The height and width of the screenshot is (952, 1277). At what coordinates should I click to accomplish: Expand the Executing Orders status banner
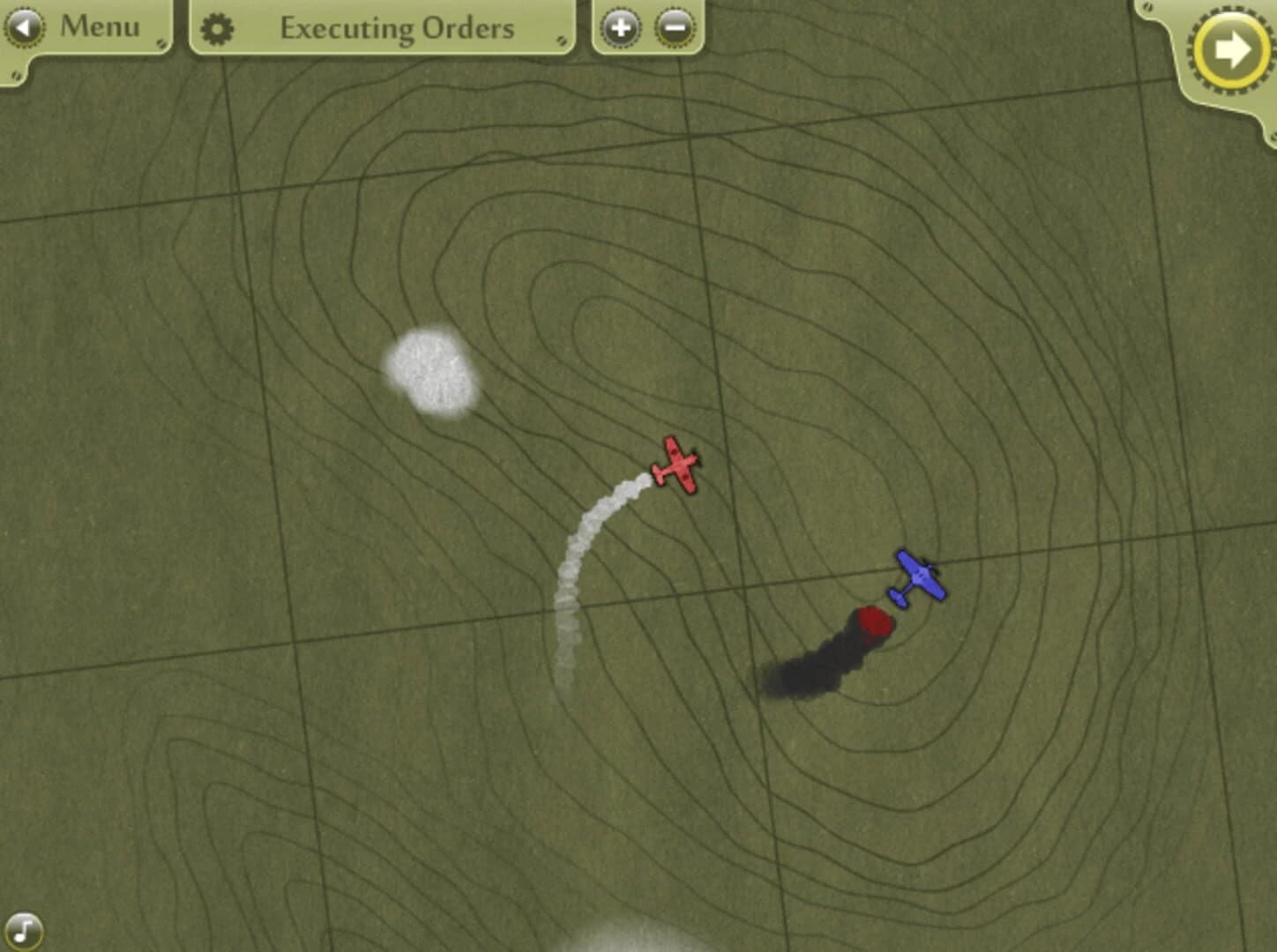point(397,27)
